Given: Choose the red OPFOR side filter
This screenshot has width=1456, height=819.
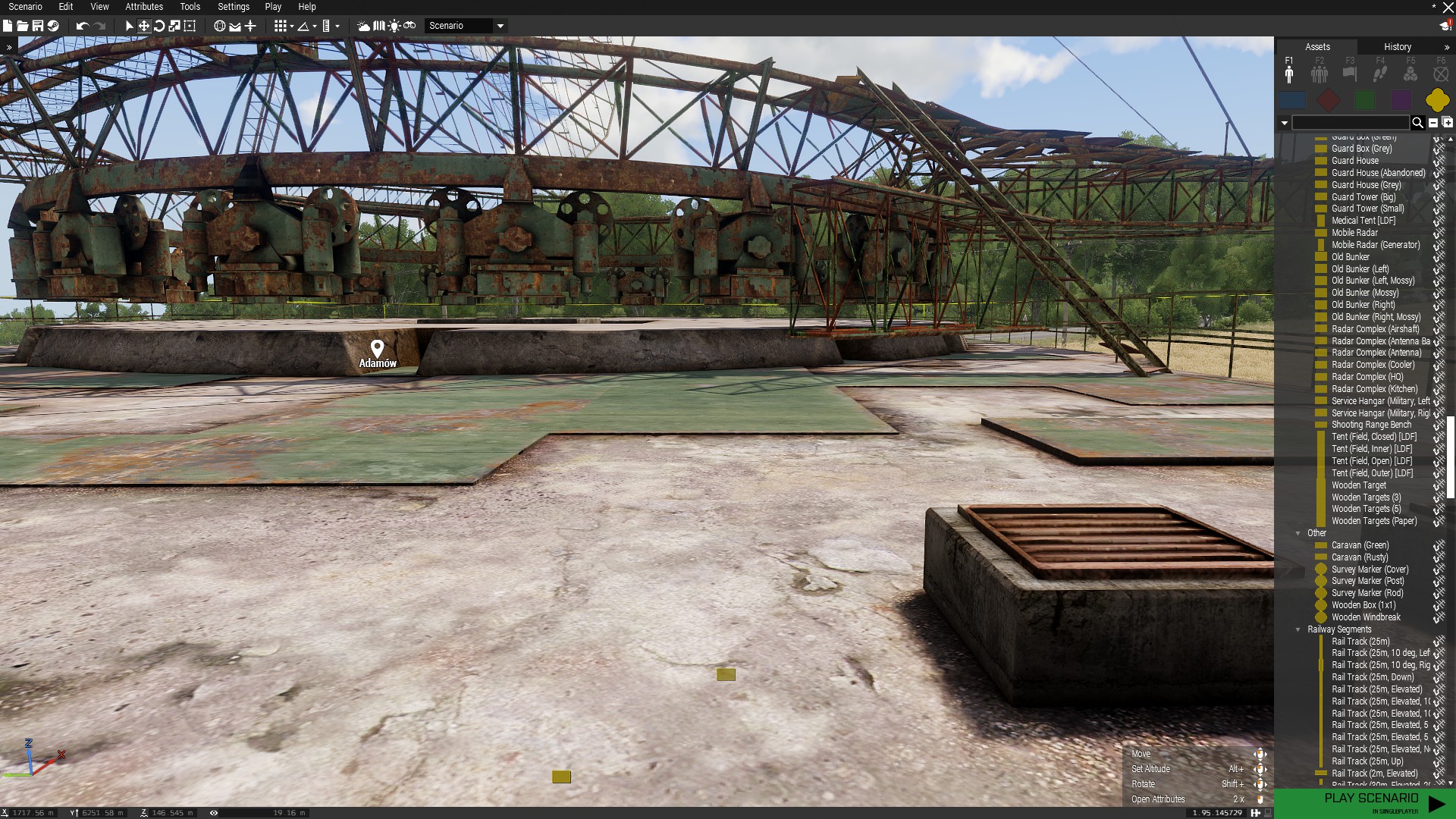Looking at the screenshot, I should (x=1329, y=100).
